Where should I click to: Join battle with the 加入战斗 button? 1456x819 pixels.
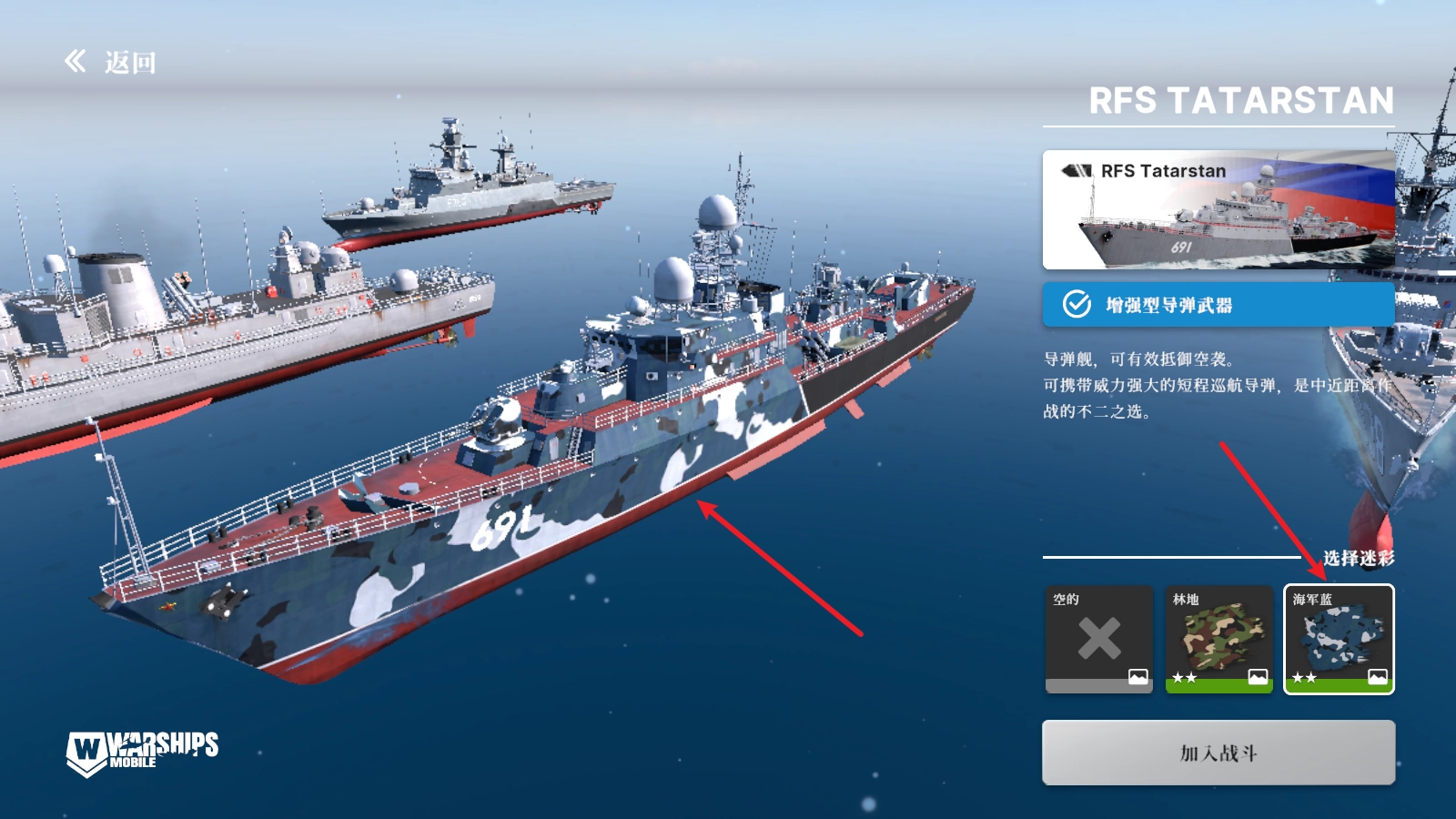click(1218, 753)
